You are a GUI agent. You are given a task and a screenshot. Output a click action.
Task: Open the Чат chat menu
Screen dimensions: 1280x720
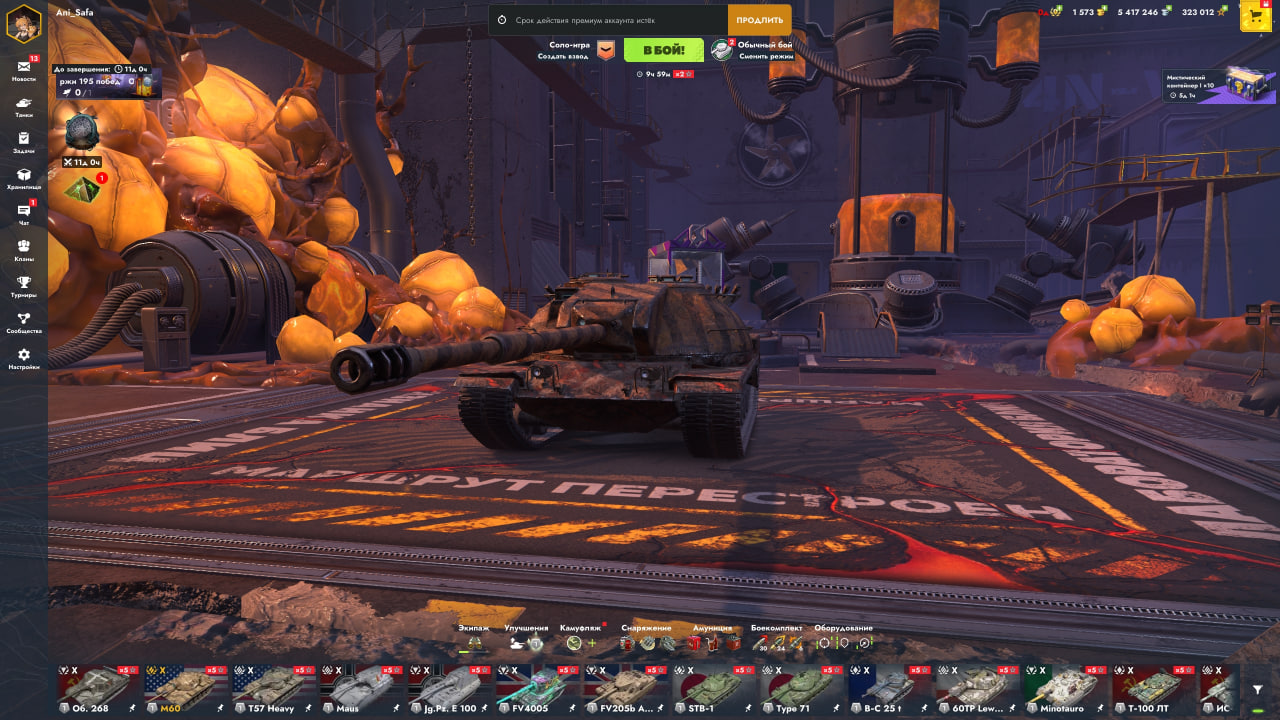[x=24, y=214]
